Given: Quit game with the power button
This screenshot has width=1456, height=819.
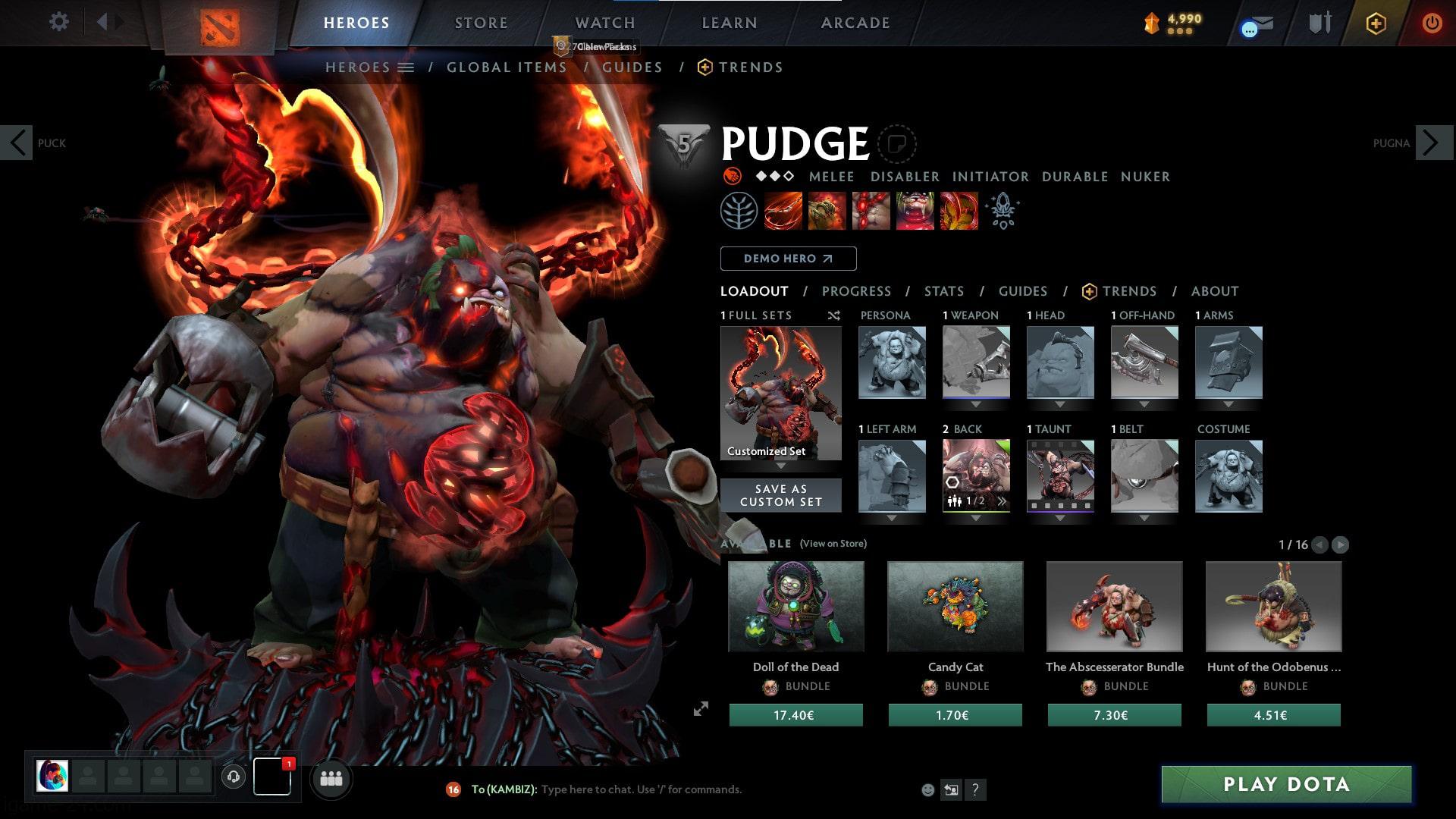Looking at the screenshot, I should 1432,23.
